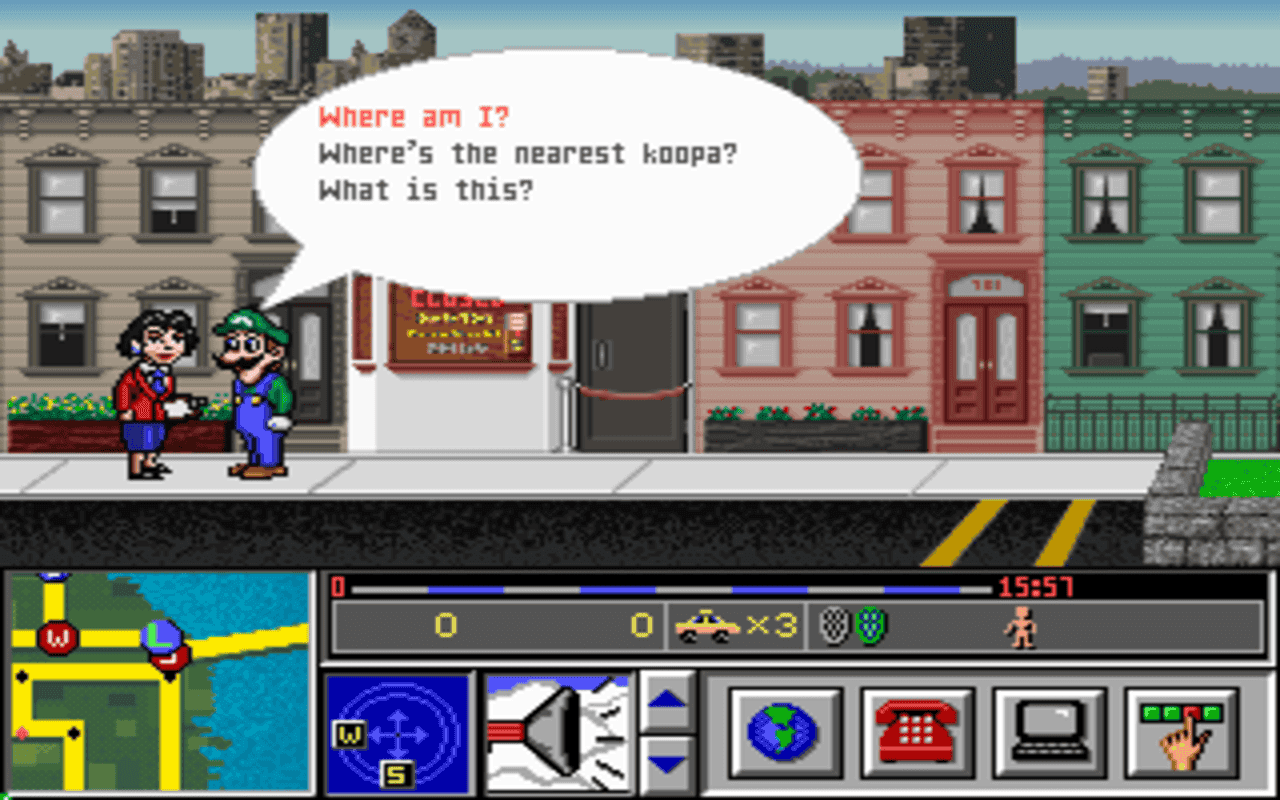The width and height of the screenshot is (1280, 800).
Task: Toggle the yellow S badge below the compass
Action: [396, 773]
